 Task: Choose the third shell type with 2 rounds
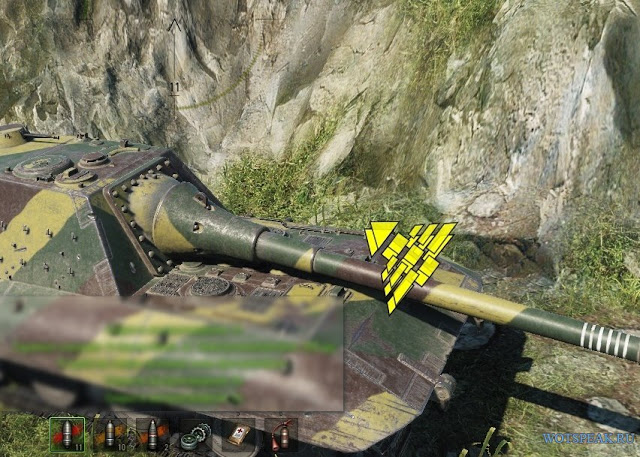pos(152,435)
